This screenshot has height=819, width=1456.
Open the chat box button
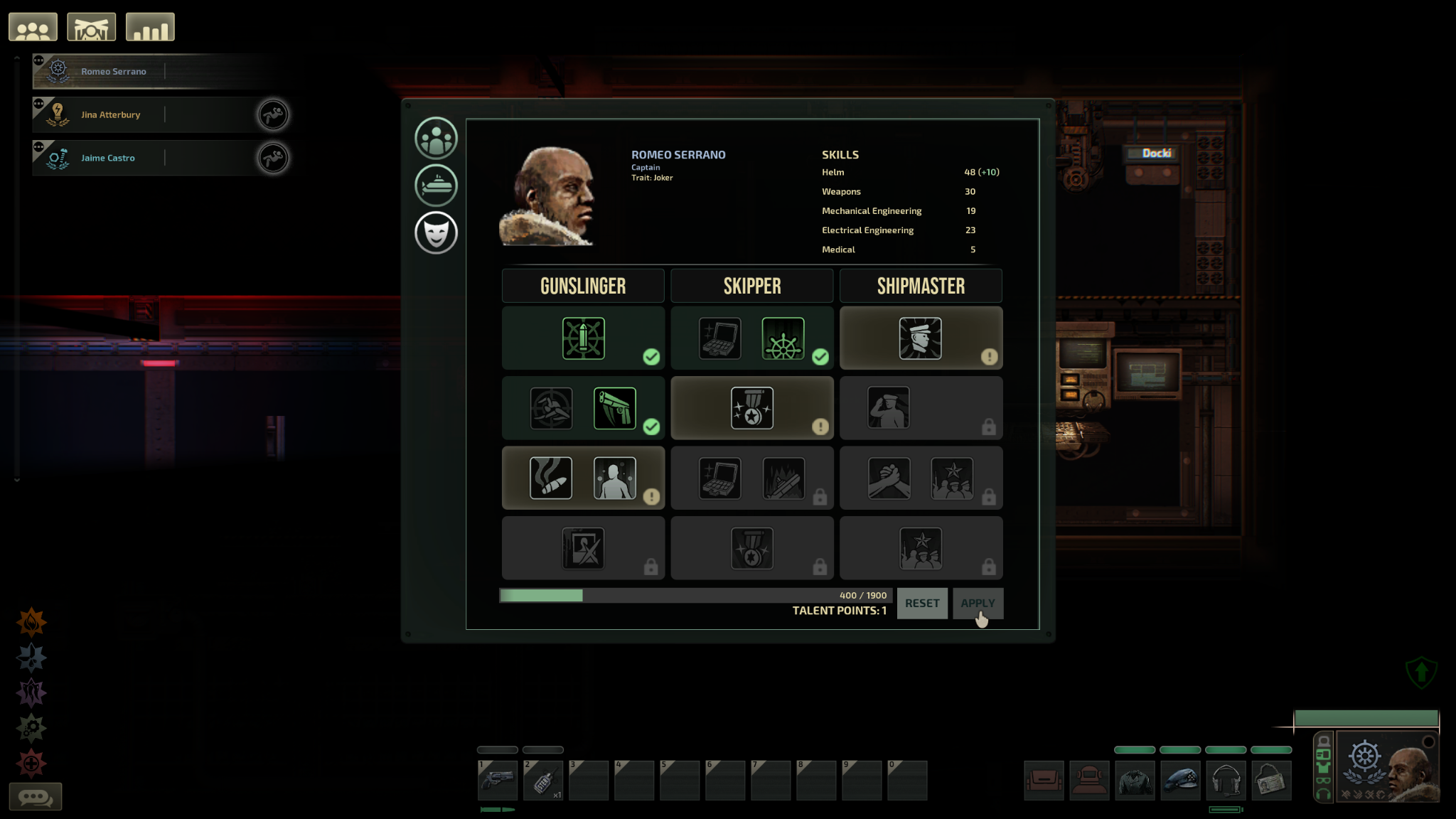coord(36,796)
